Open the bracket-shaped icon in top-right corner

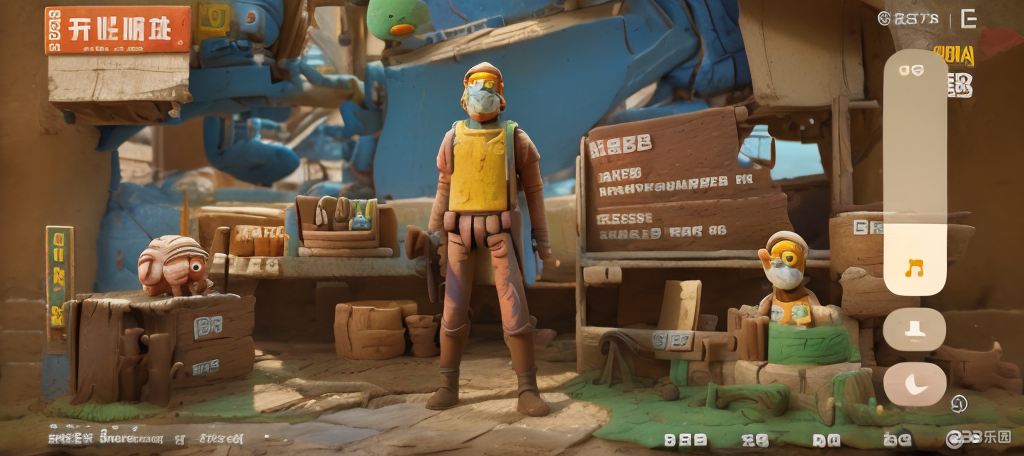pyautogui.click(x=968, y=18)
